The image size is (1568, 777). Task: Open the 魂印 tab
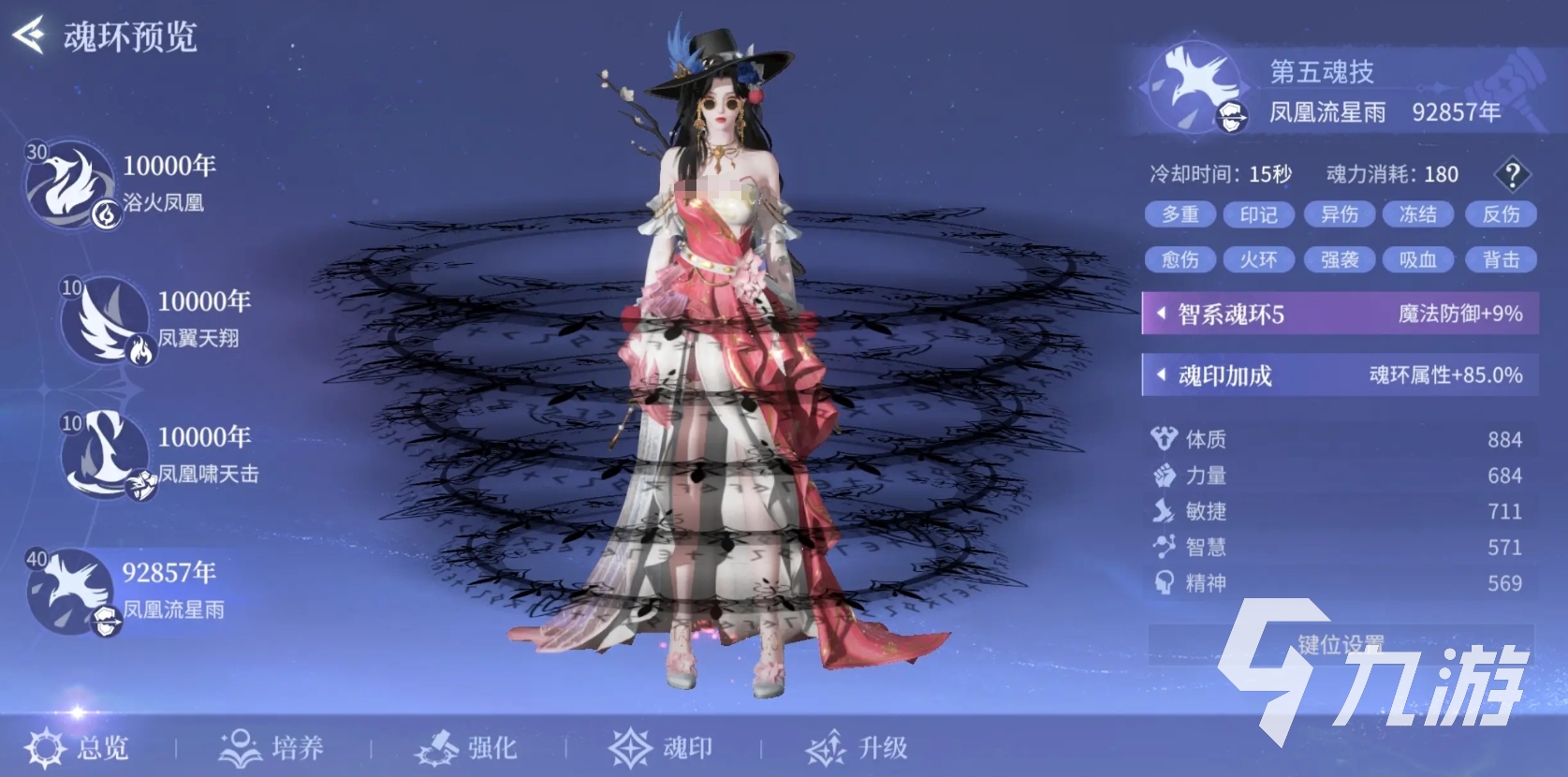point(662,747)
